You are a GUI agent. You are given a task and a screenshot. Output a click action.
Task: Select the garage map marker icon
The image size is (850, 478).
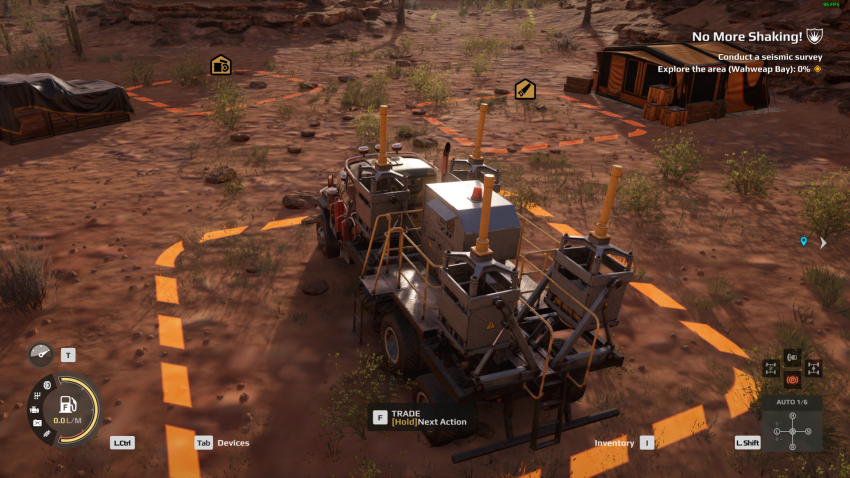point(221,66)
